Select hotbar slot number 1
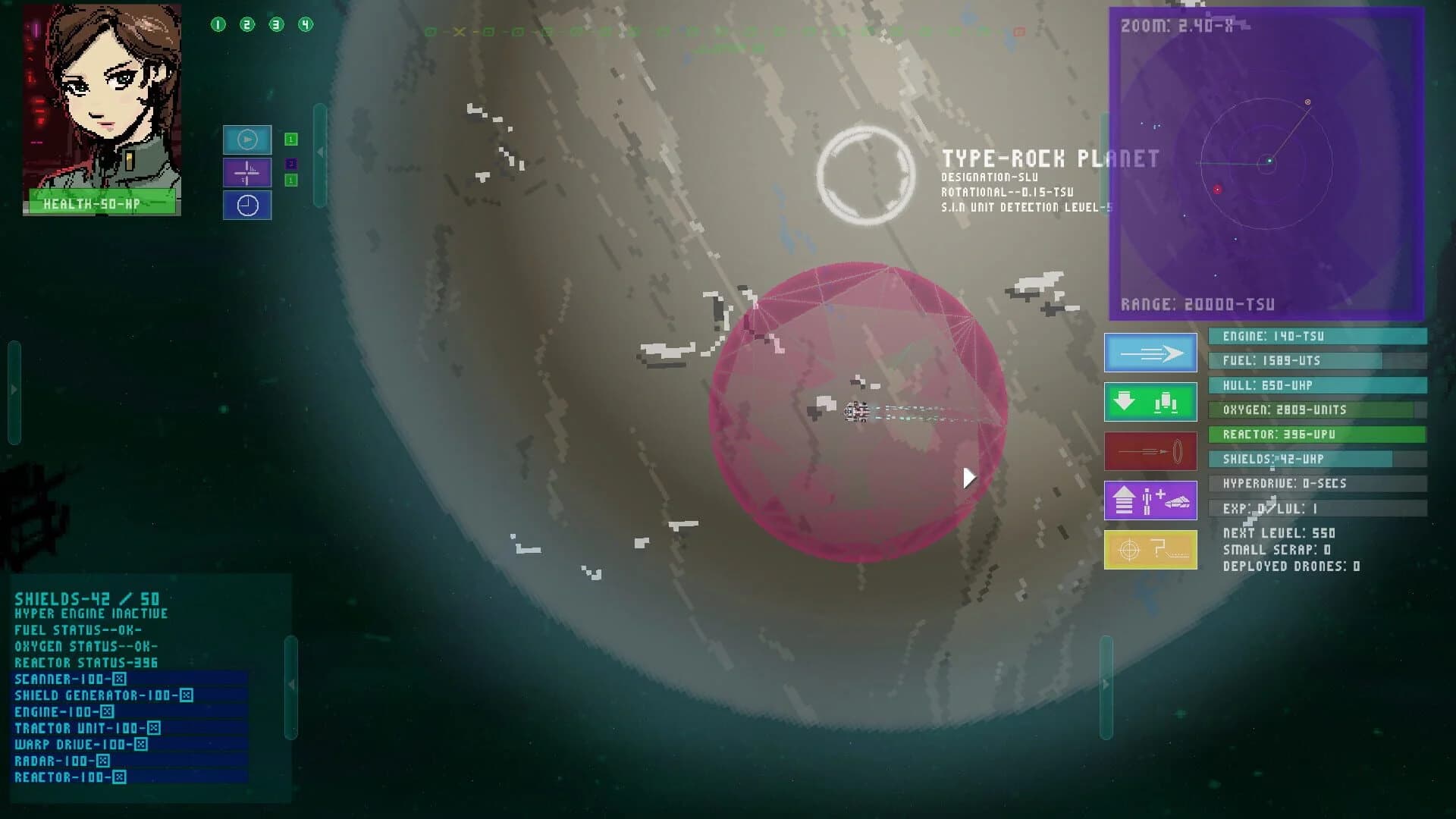The image size is (1456, 819). coord(219,23)
